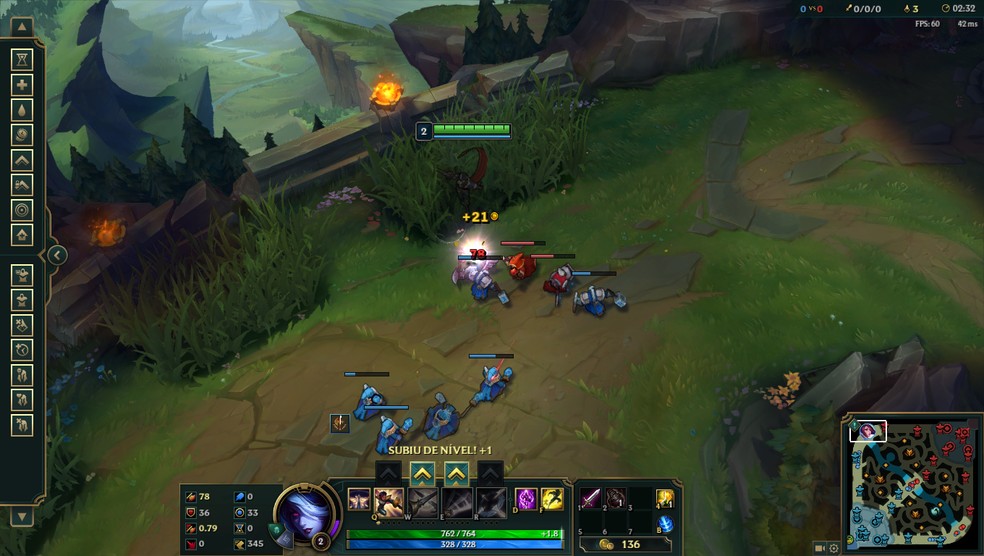
Task: Use the item in inventory slot 2
Action: coord(616,498)
